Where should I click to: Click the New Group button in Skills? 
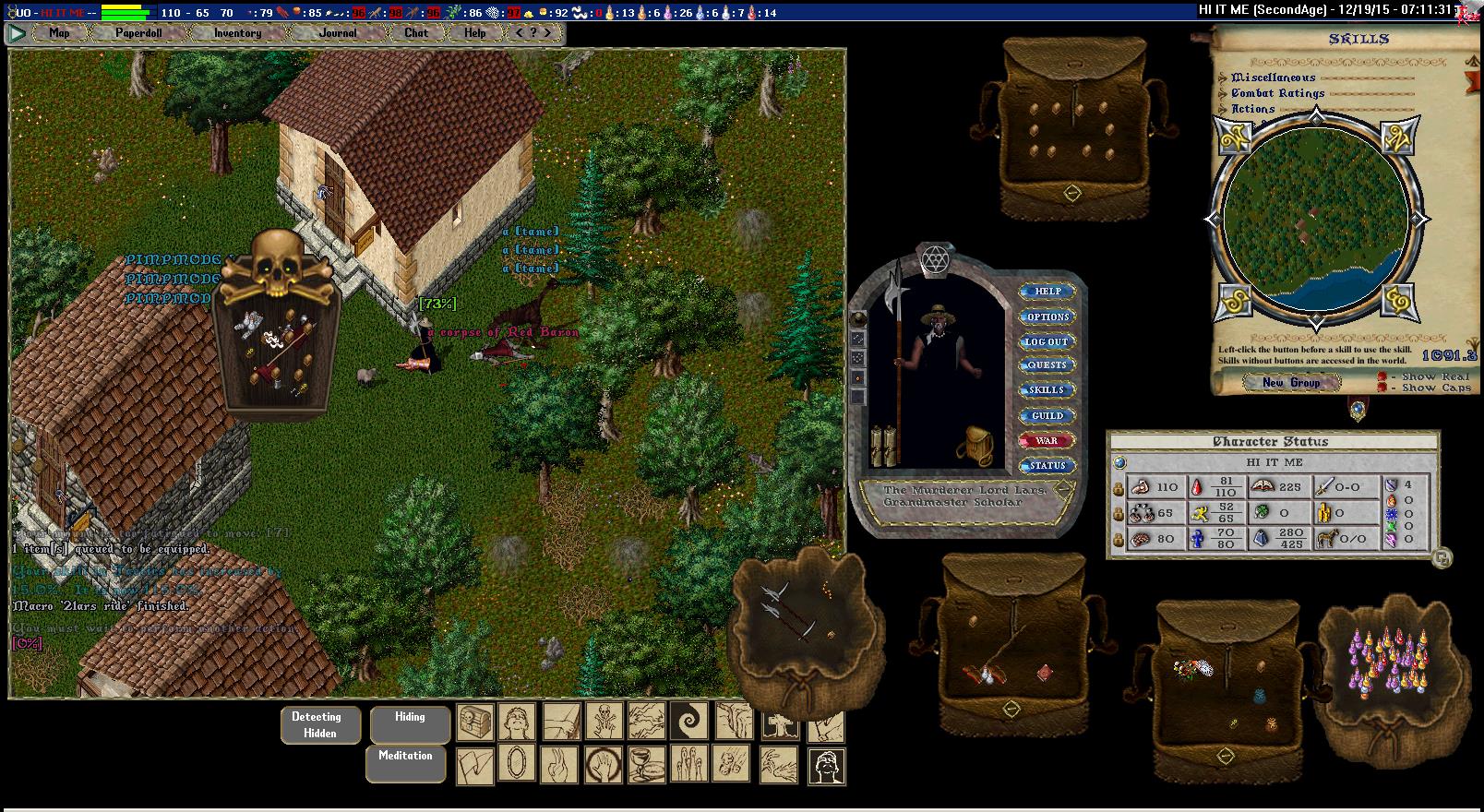tap(1291, 382)
